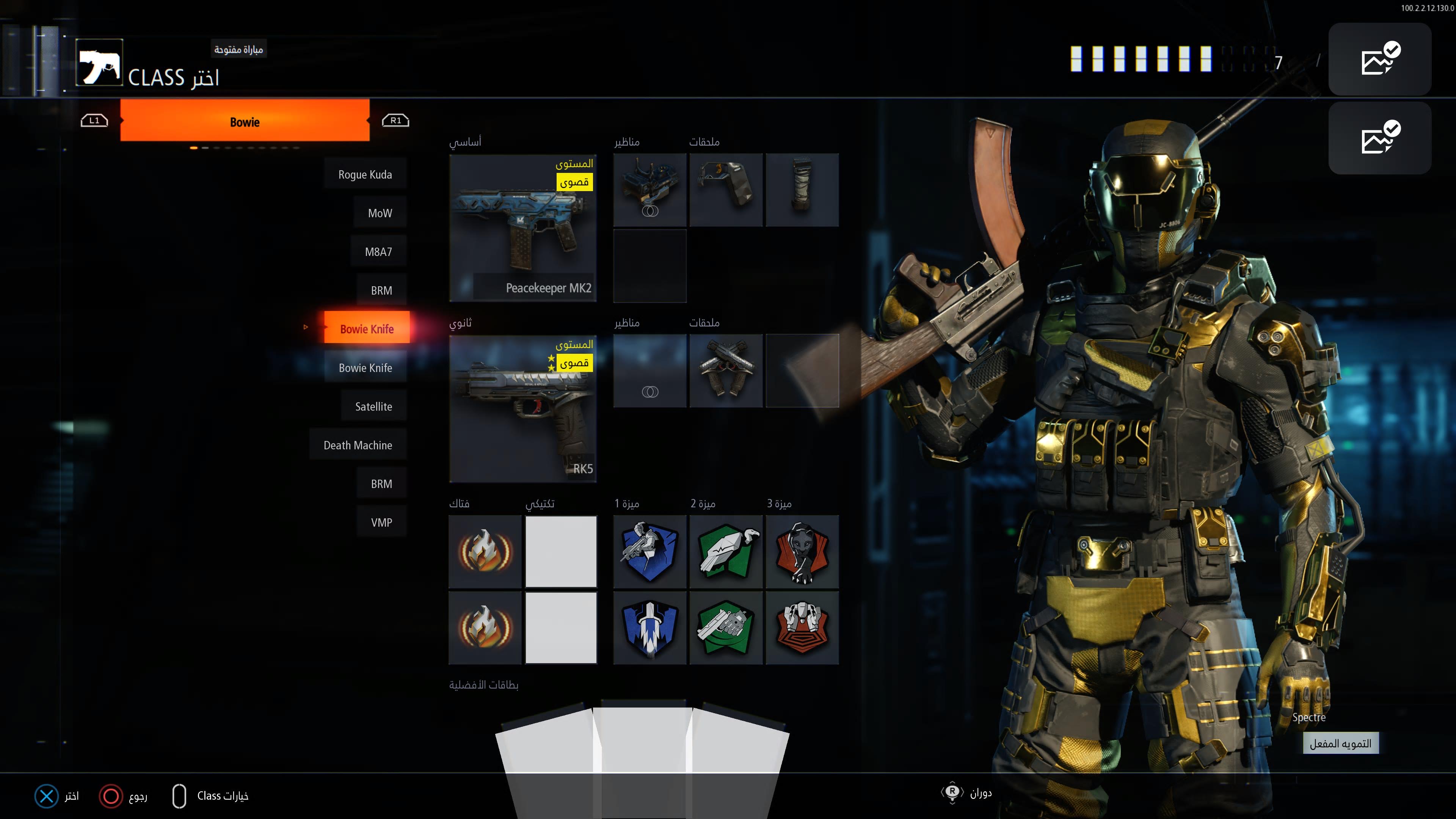The width and height of the screenshot is (1456, 819).
Task: Open the Peacekeeper MK2 primary weapon slot
Action: (523, 227)
